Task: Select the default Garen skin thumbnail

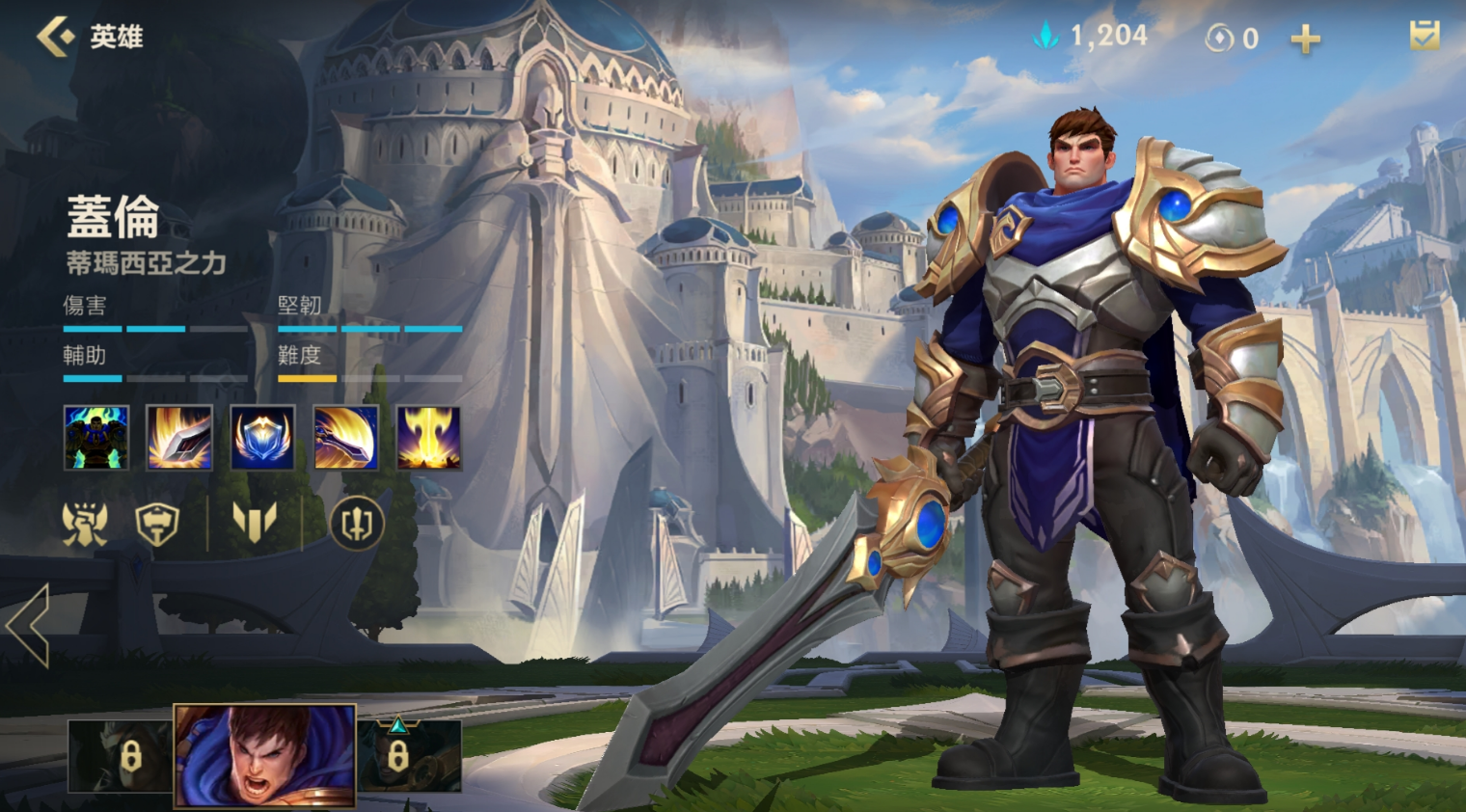Action: click(264, 756)
